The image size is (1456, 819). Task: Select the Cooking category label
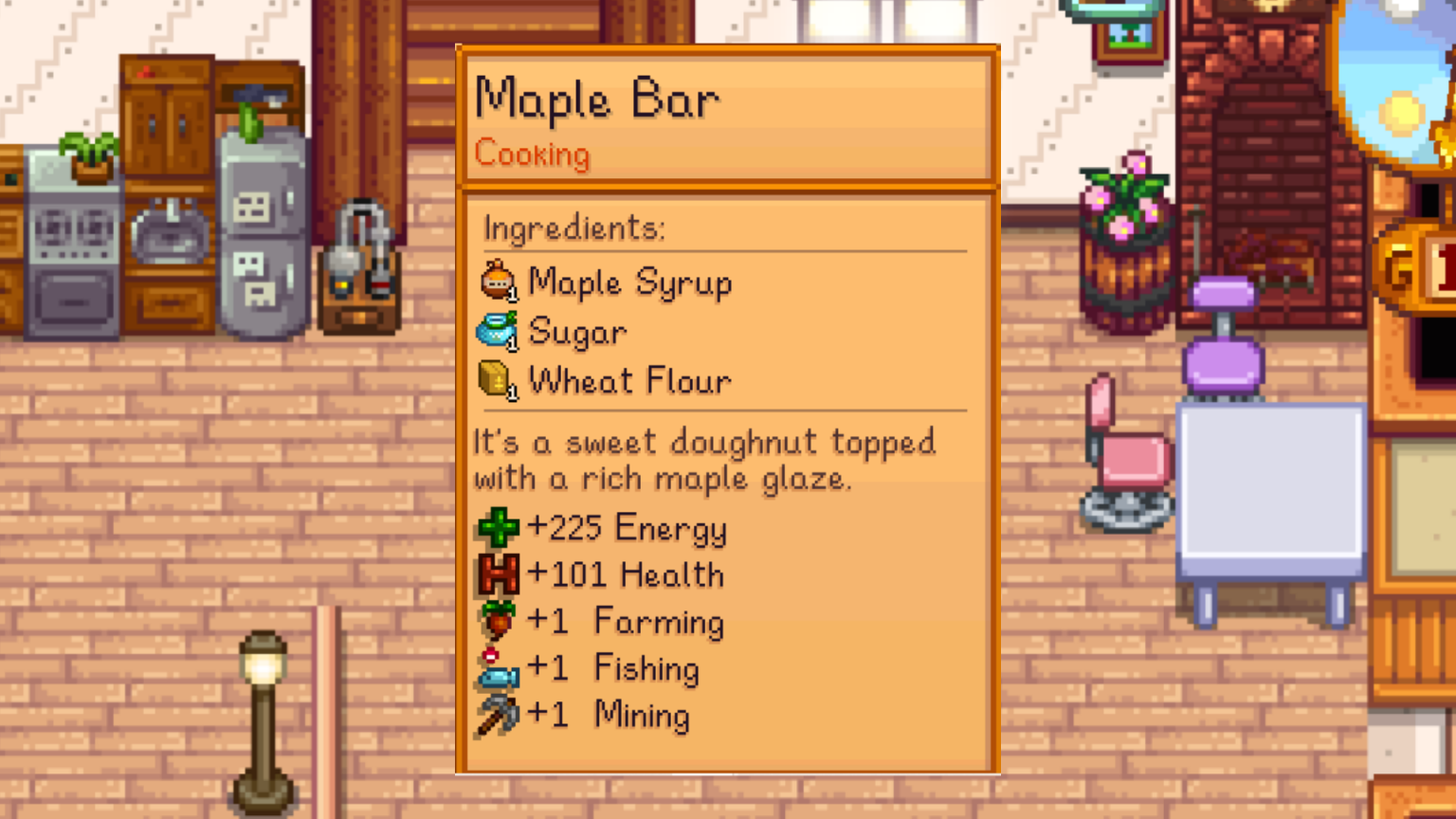pyautogui.click(x=532, y=155)
